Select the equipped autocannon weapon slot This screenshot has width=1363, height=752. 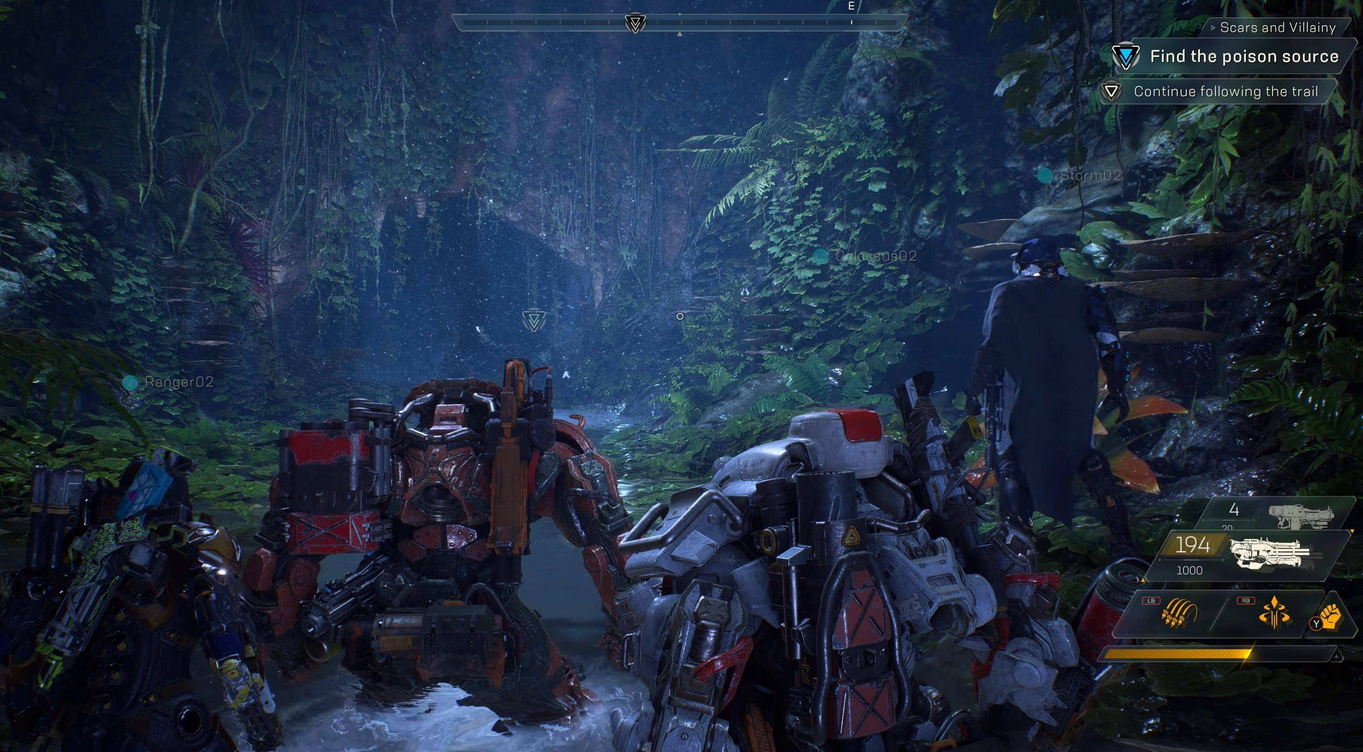click(x=1250, y=553)
